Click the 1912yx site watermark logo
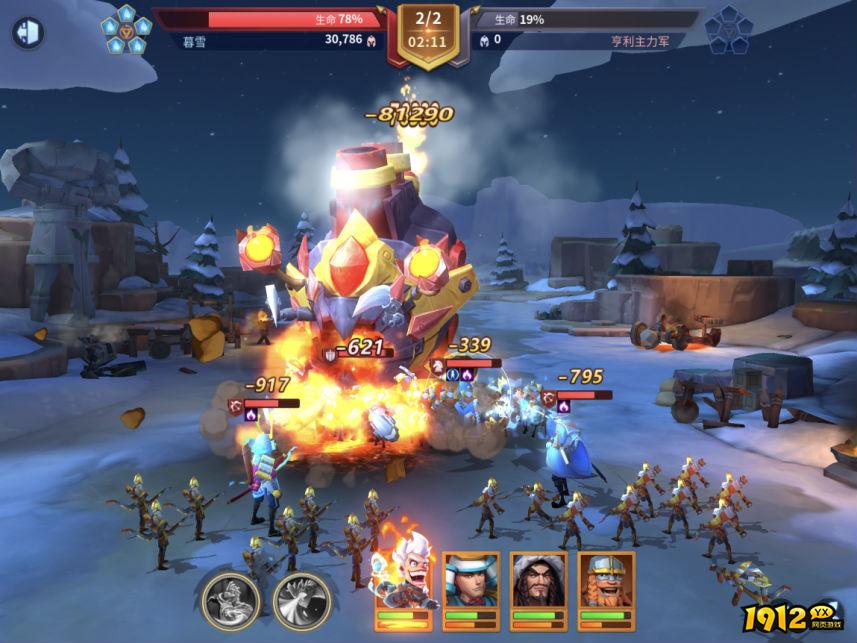 pyautogui.click(x=796, y=619)
